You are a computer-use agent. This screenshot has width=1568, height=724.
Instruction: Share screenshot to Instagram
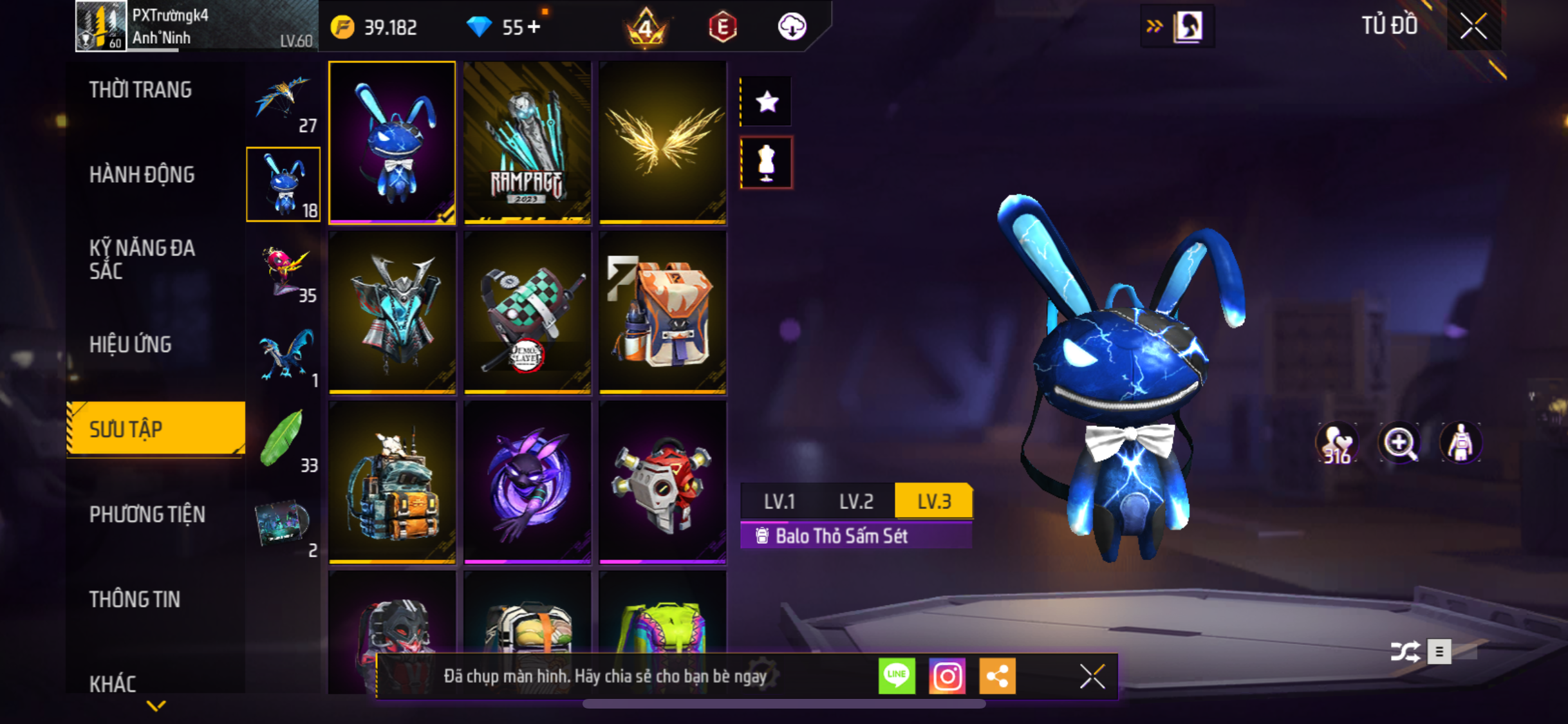(x=947, y=676)
